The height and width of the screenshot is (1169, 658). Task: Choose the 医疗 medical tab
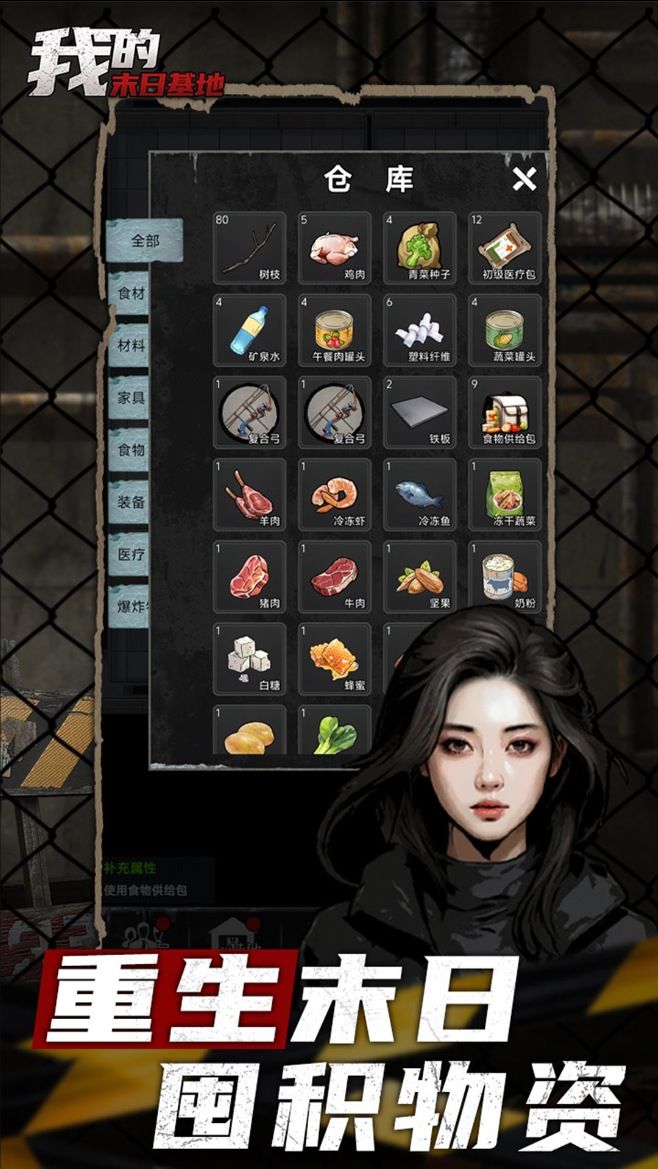click(x=131, y=553)
